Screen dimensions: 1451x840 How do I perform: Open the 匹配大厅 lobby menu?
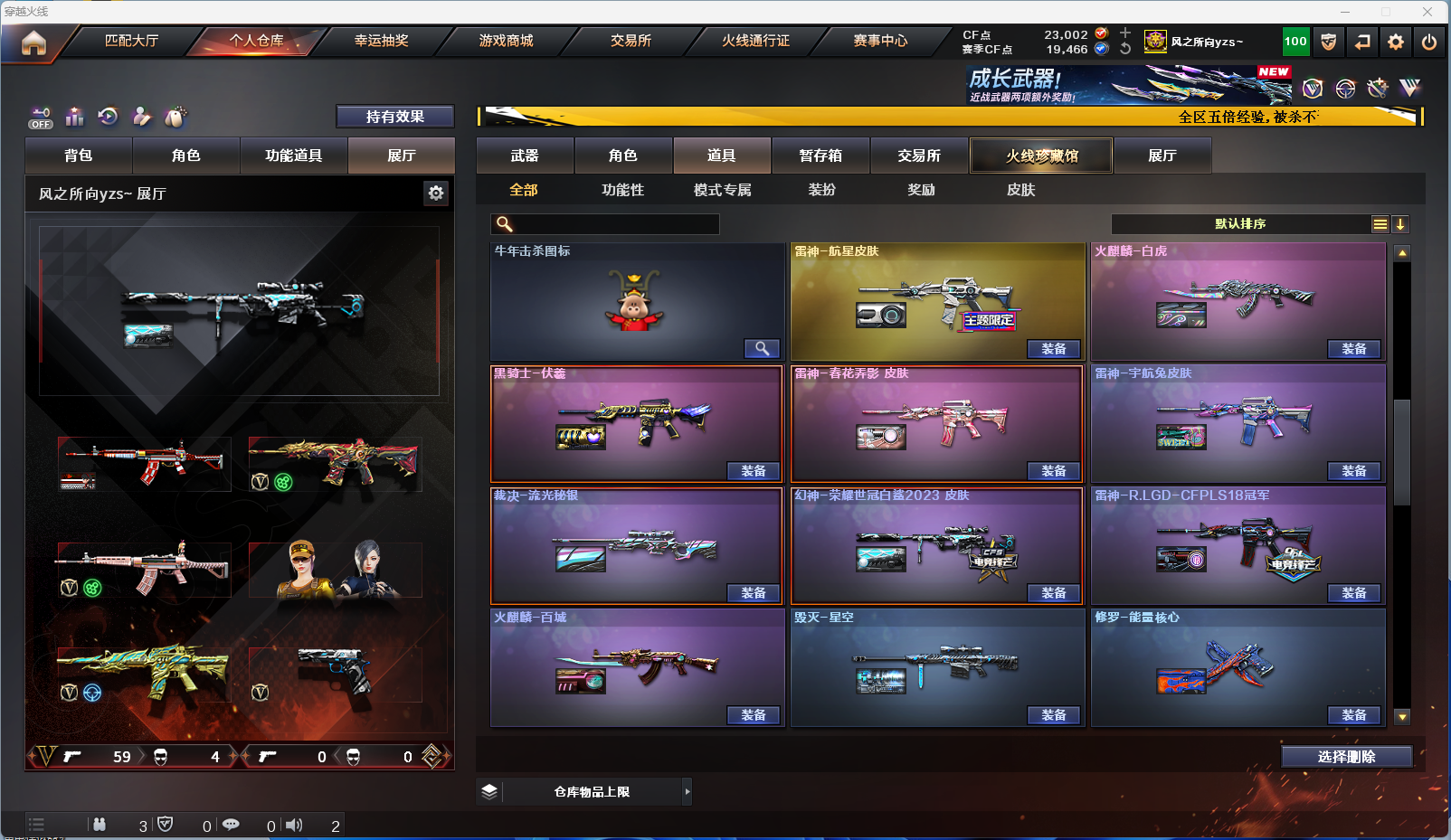point(131,41)
